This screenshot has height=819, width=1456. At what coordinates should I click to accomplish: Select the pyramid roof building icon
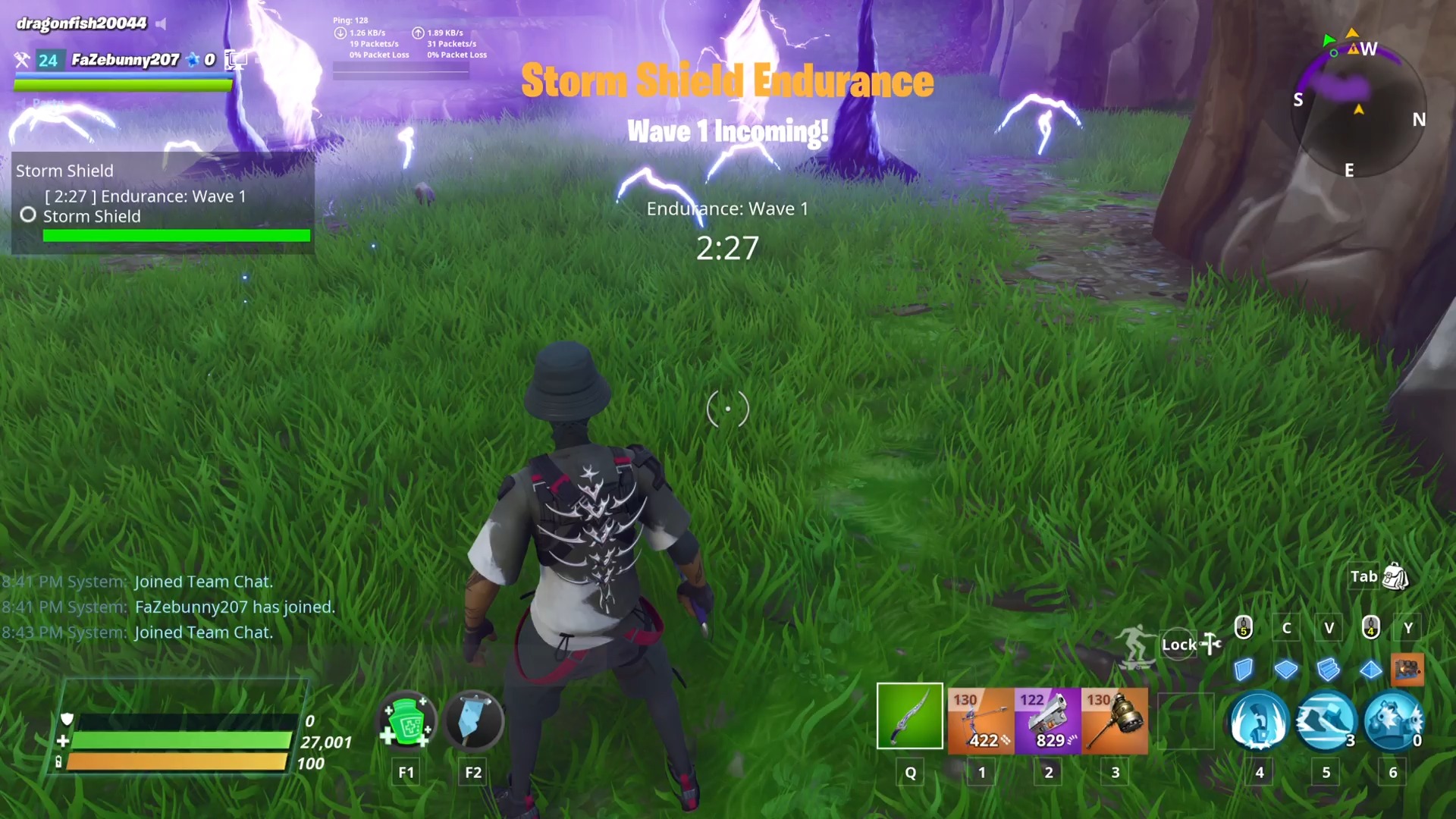(1371, 671)
